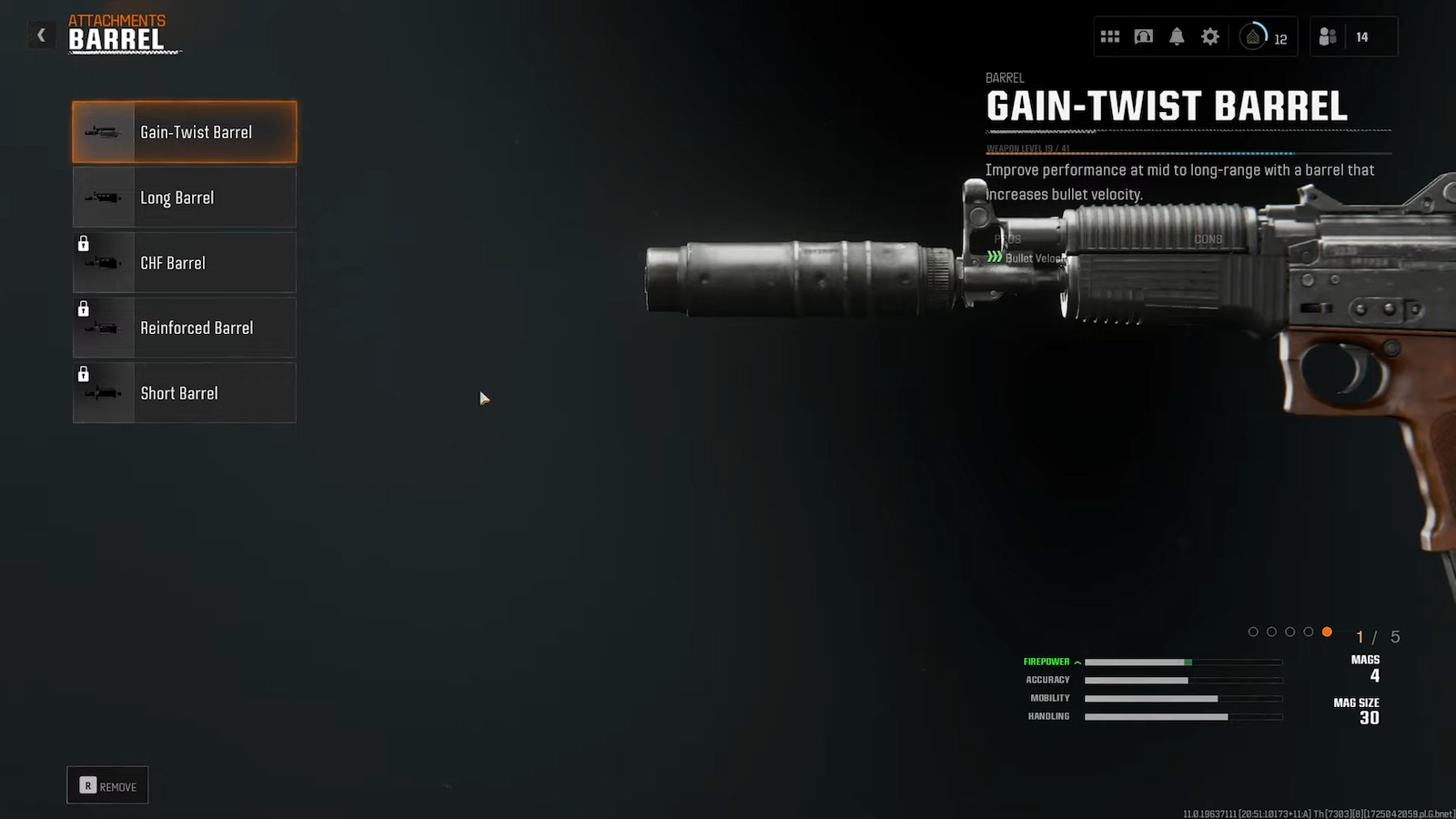Open the notifications bell
Viewport: 1456px width, 819px height.
coord(1177,37)
